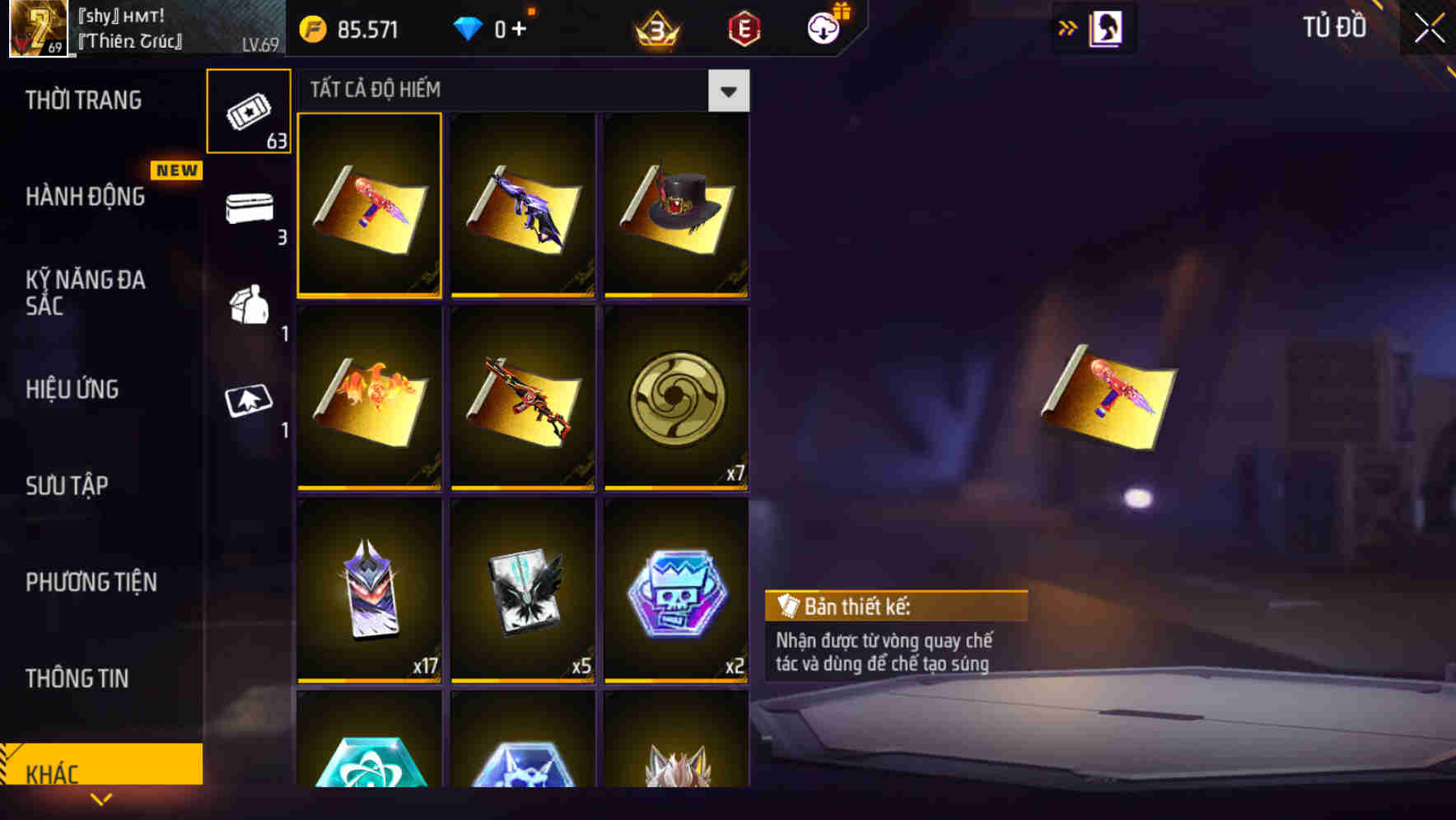
Task: Open the TẤT CẢ ĐỘ HIẾM rarity dropdown
Action: tap(727, 91)
